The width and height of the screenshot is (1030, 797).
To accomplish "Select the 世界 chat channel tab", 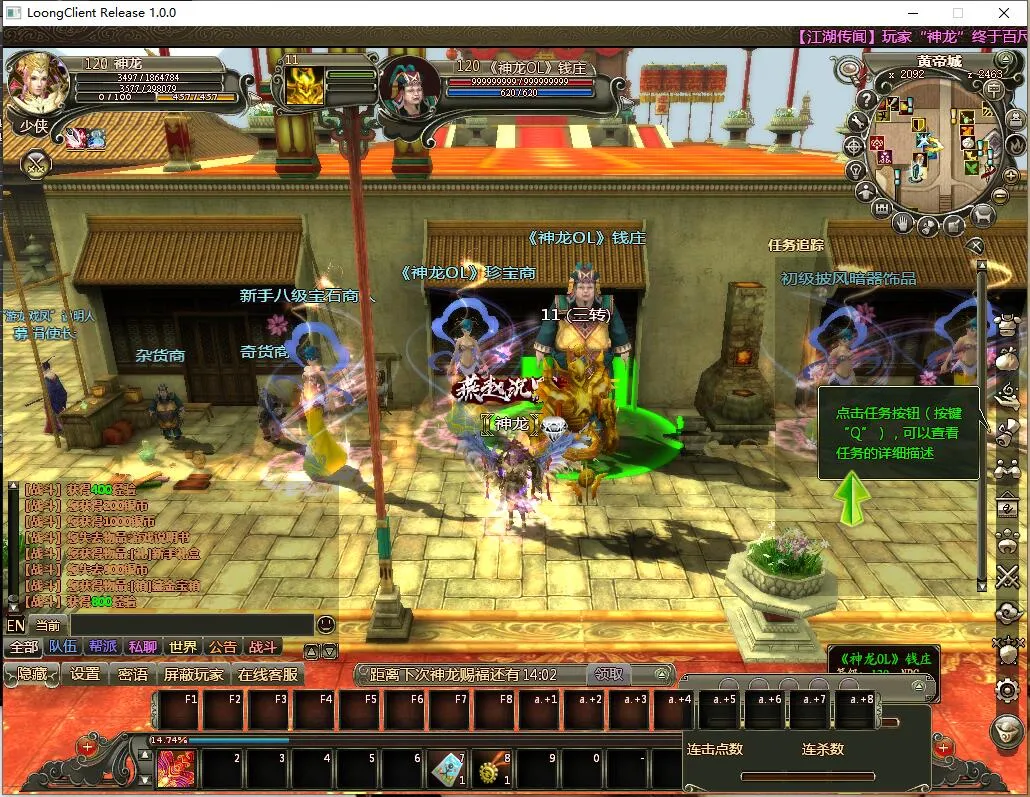I will click(183, 647).
